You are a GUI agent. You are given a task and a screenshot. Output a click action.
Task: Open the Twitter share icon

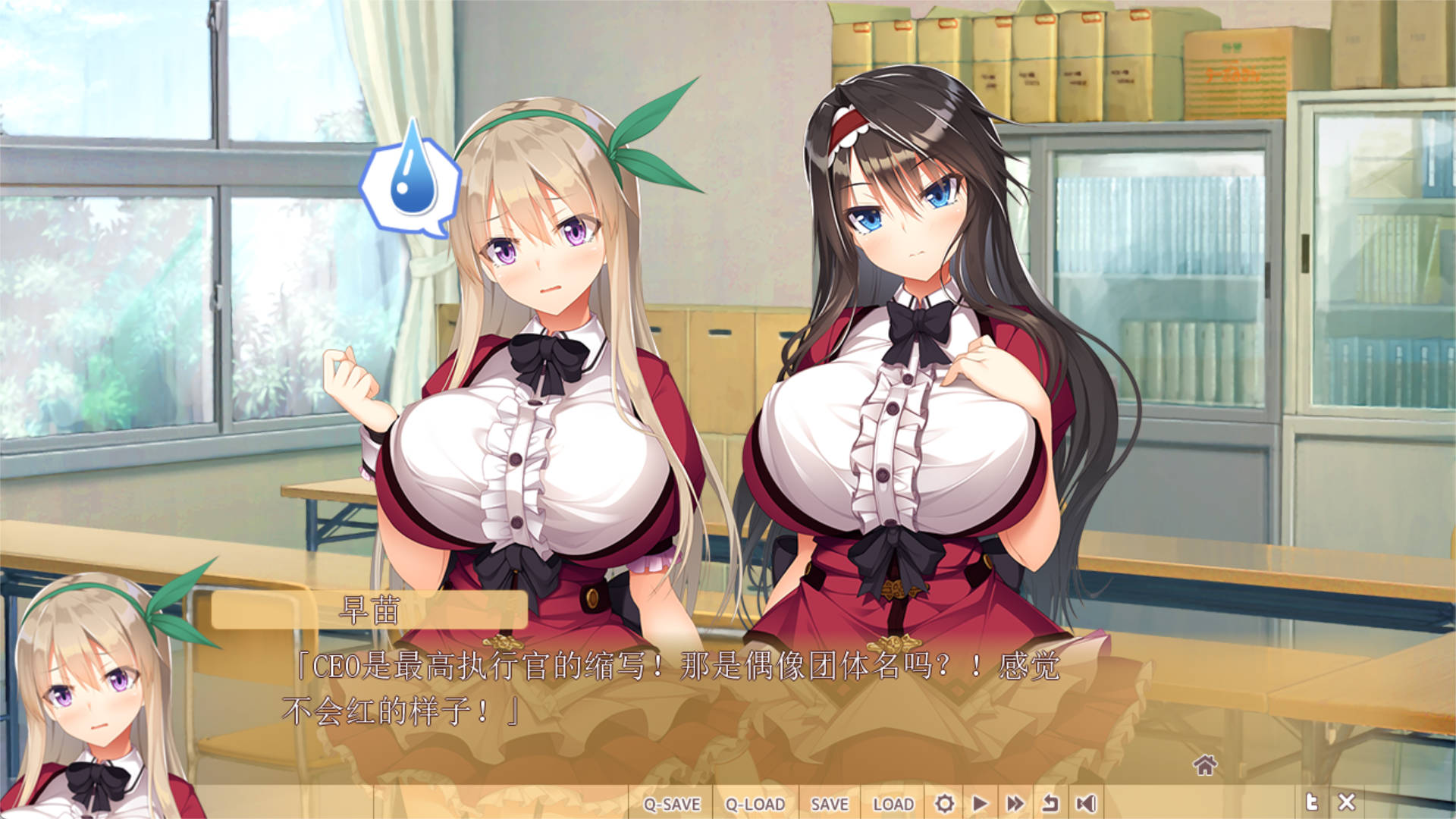click(1311, 802)
